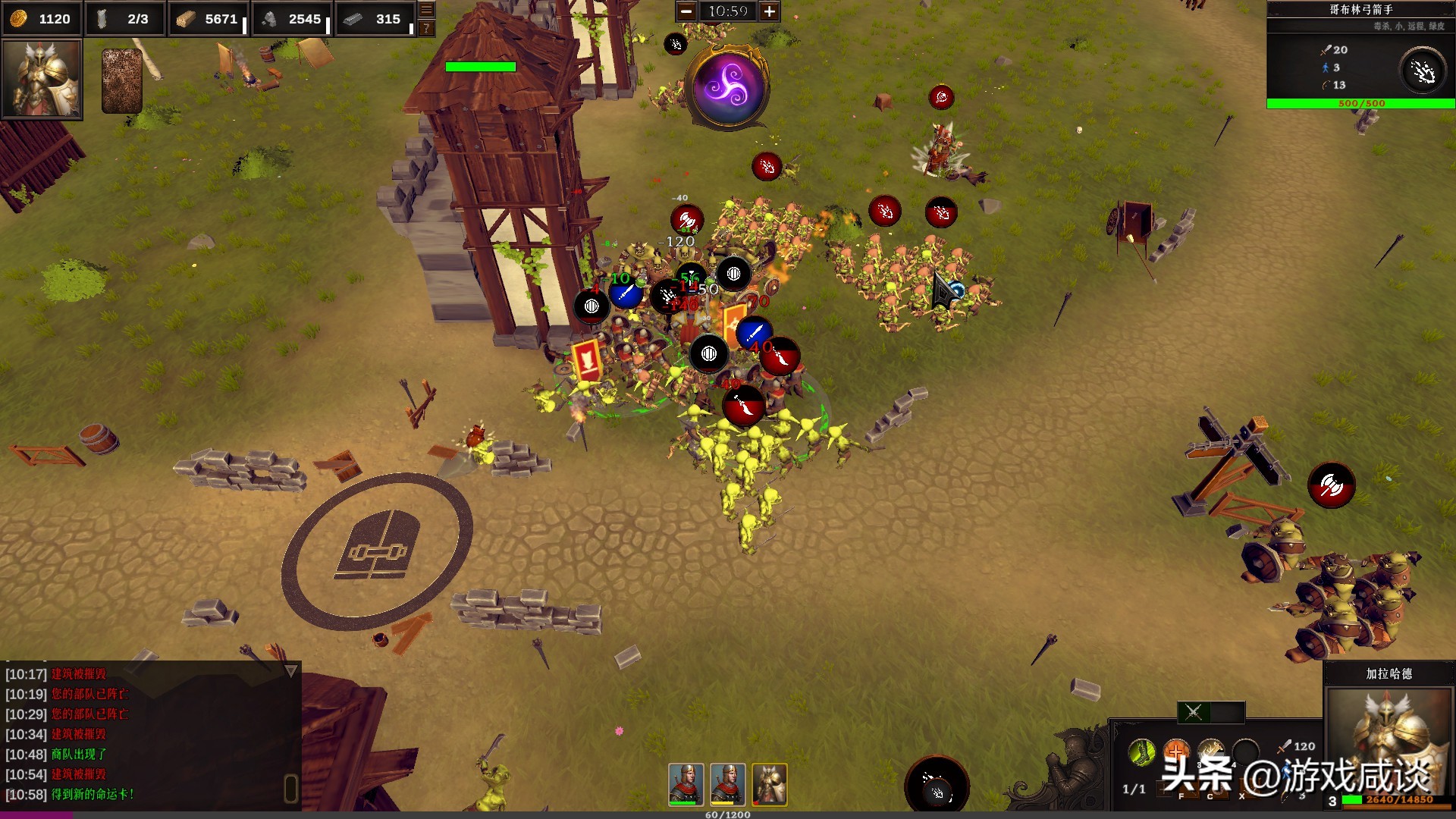The height and width of the screenshot is (819, 1456).
Task: Select the hero portrait at top left
Action: coord(42,79)
